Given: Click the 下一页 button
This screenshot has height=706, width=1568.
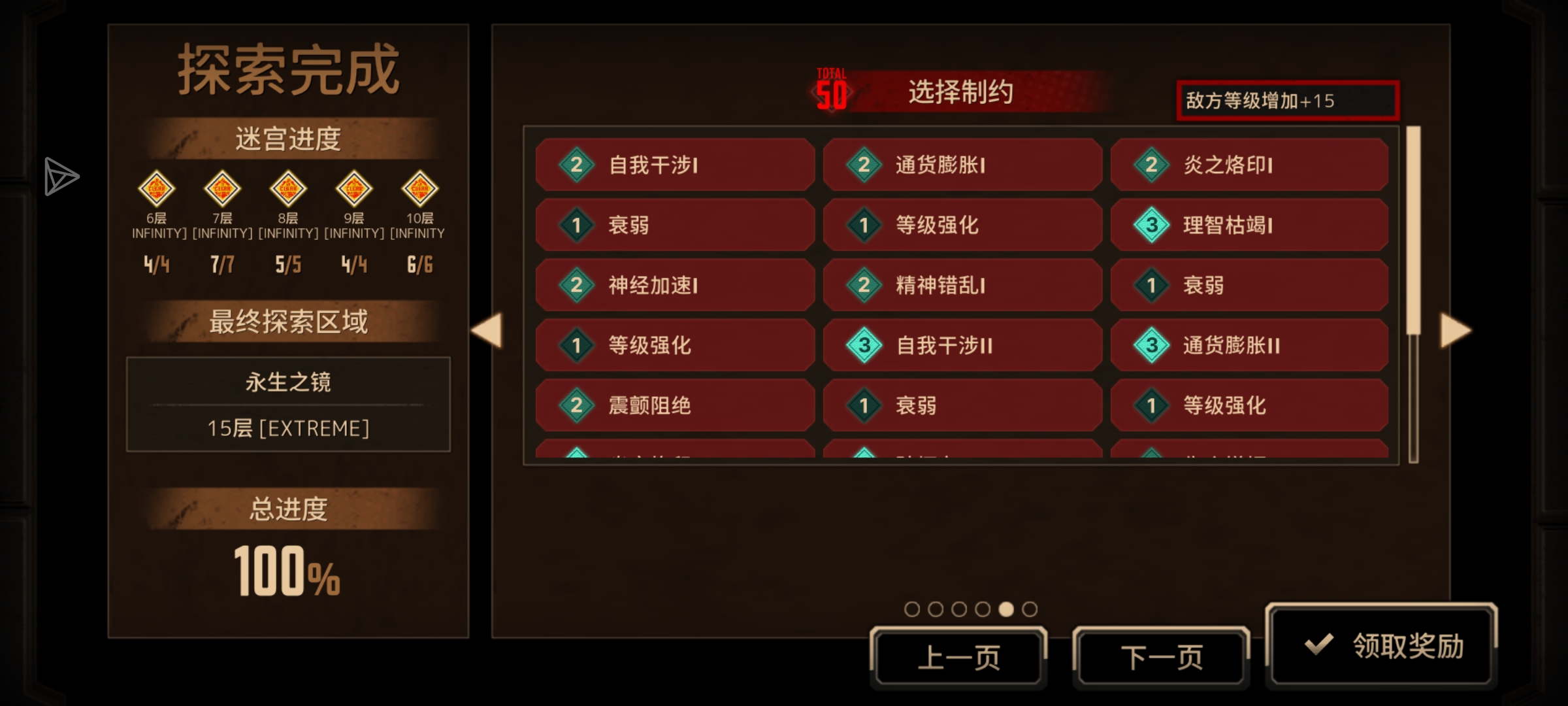Looking at the screenshot, I should 1161,654.
